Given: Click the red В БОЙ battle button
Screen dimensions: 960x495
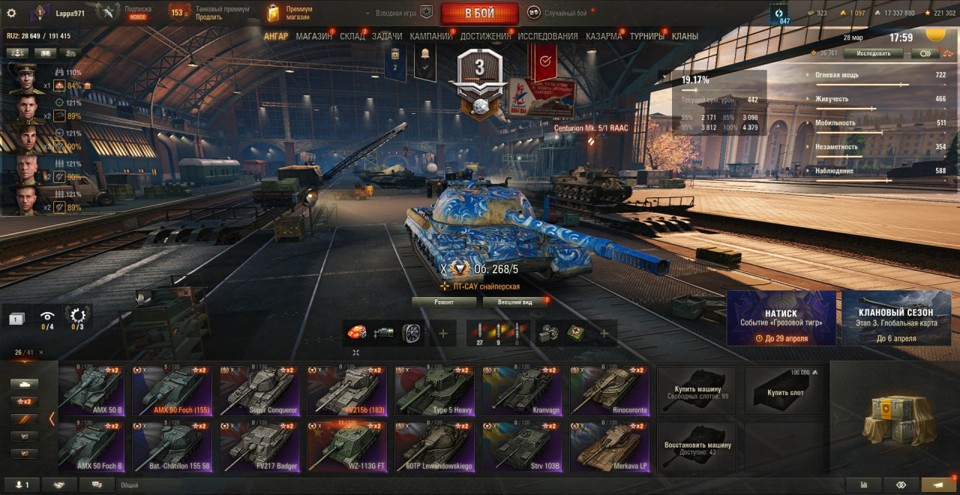Looking at the screenshot, I should [x=479, y=13].
